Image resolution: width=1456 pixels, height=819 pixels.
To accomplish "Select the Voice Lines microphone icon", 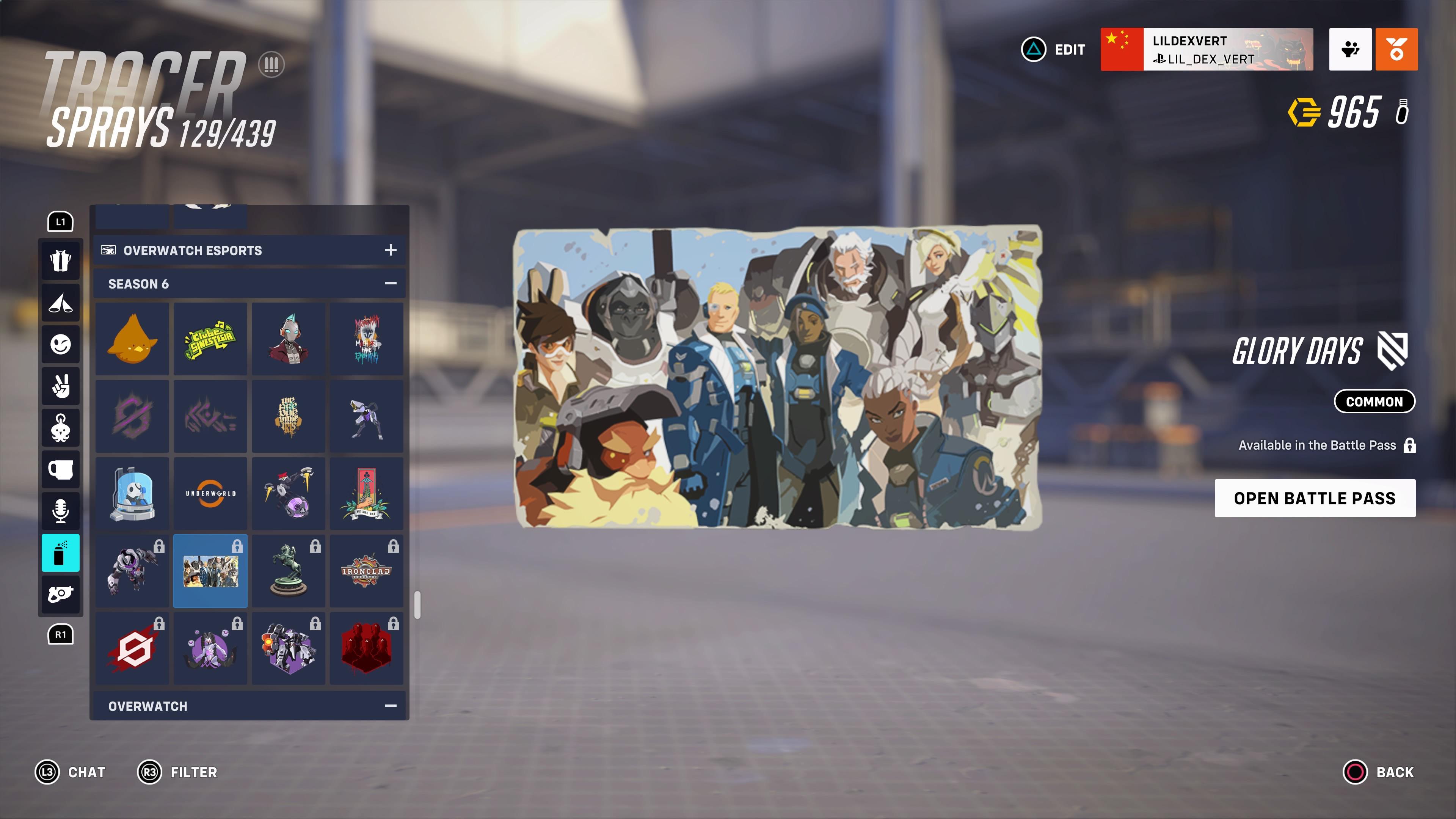I will tap(61, 511).
